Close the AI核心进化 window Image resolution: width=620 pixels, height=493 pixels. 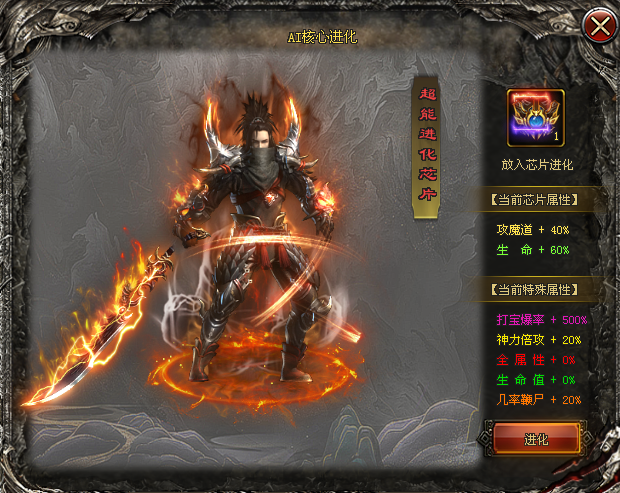tap(600, 26)
